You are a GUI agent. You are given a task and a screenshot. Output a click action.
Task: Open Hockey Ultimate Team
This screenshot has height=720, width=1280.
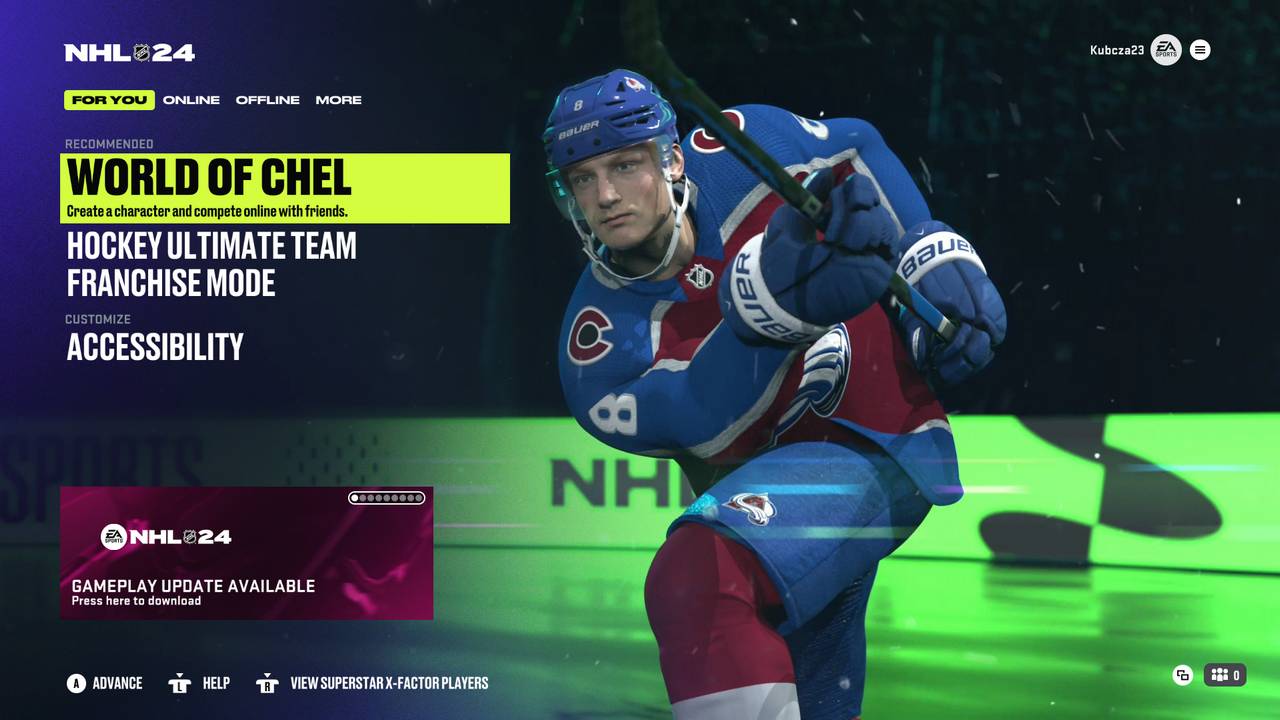click(x=211, y=246)
